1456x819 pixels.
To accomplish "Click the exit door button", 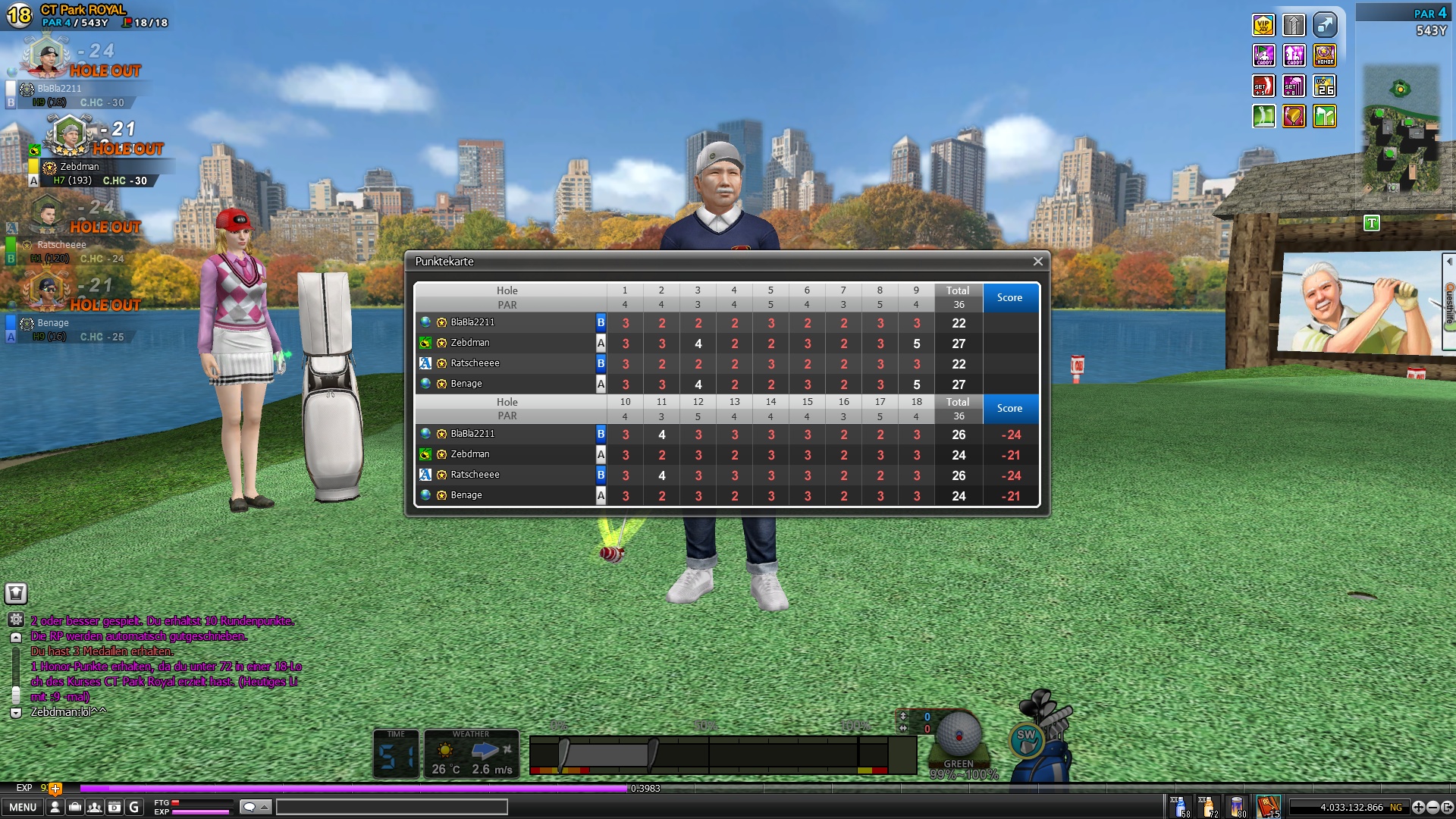I will pos(1448,808).
